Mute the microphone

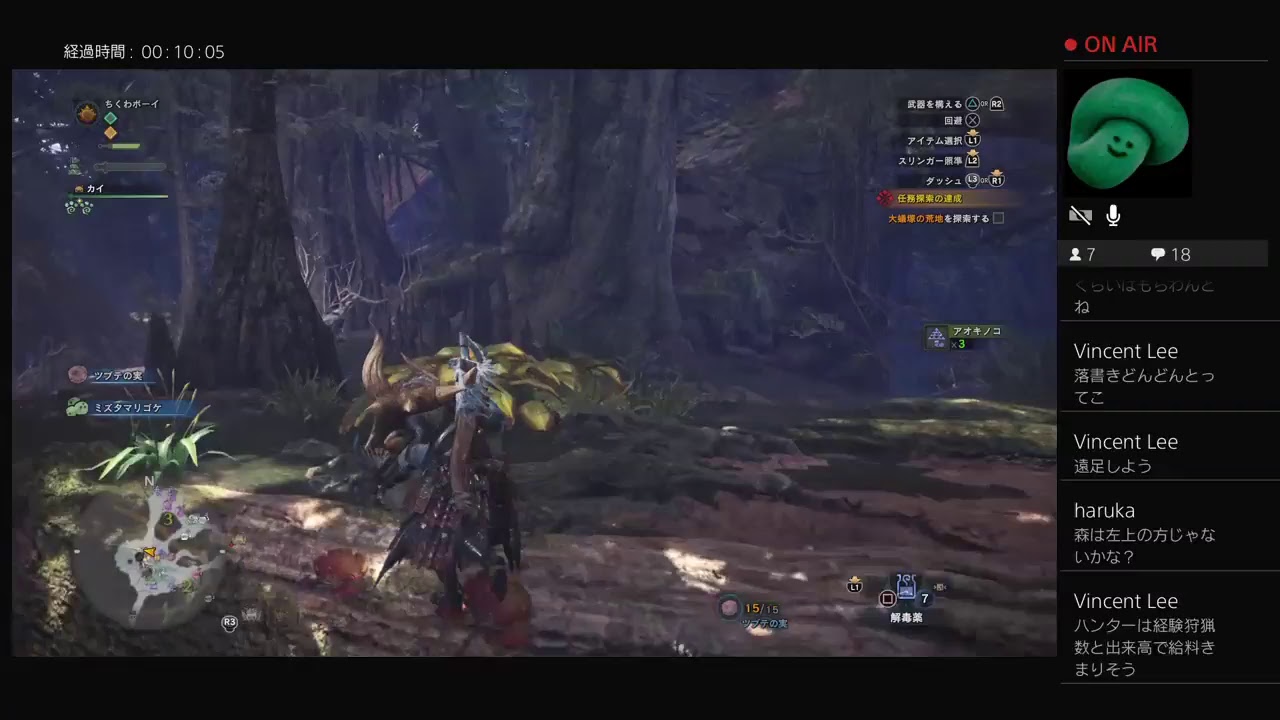(x=1113, y=215)
